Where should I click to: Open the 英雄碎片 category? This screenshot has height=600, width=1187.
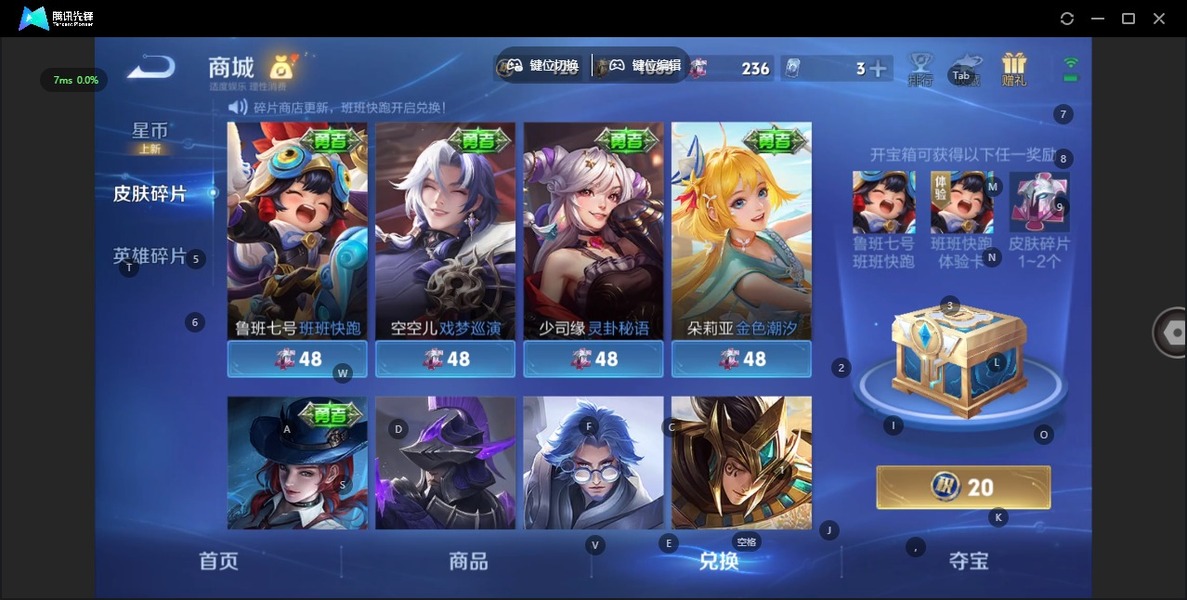click(x=150, y=256)
